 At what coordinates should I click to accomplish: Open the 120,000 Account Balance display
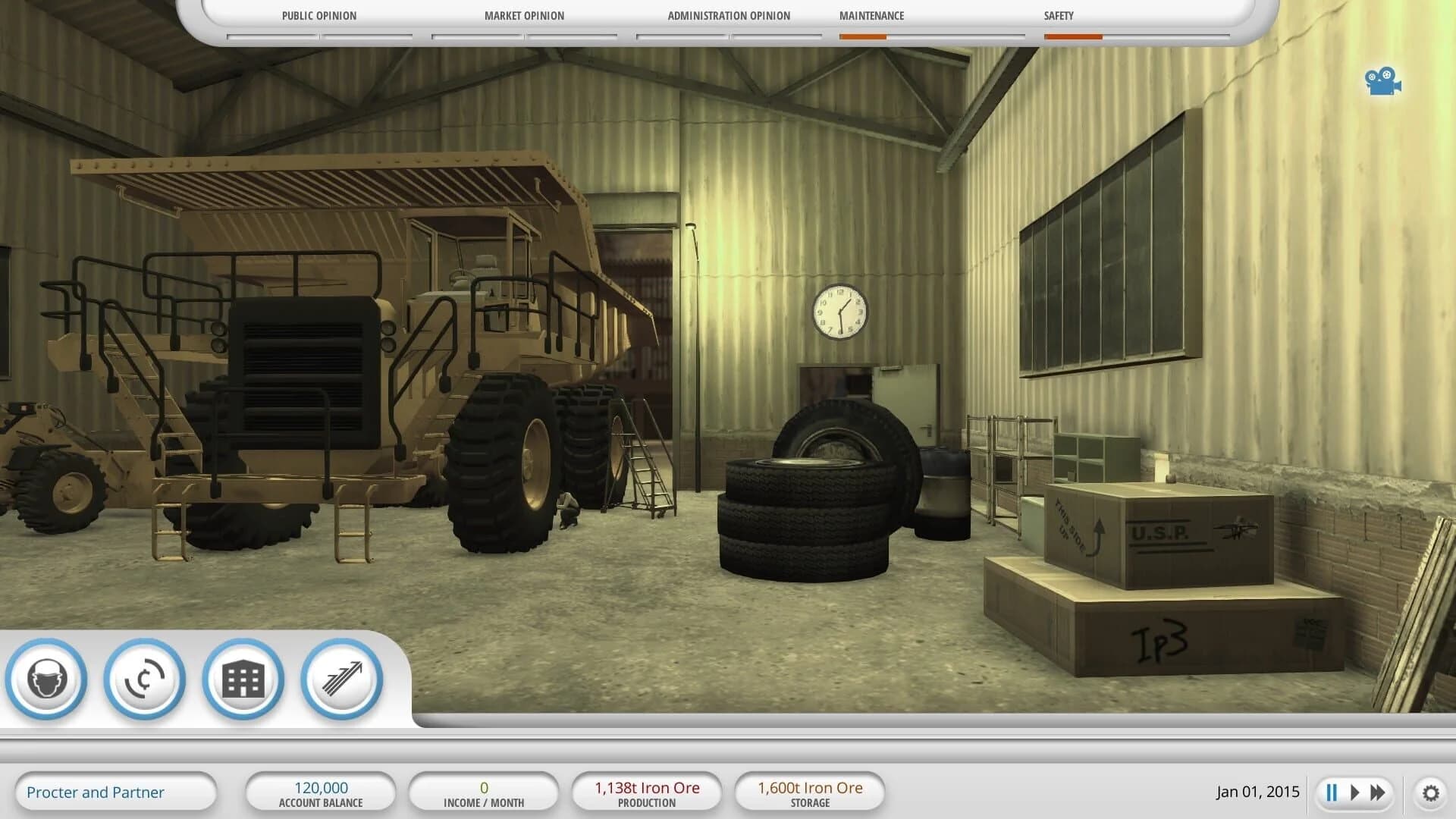pos(322,792)
